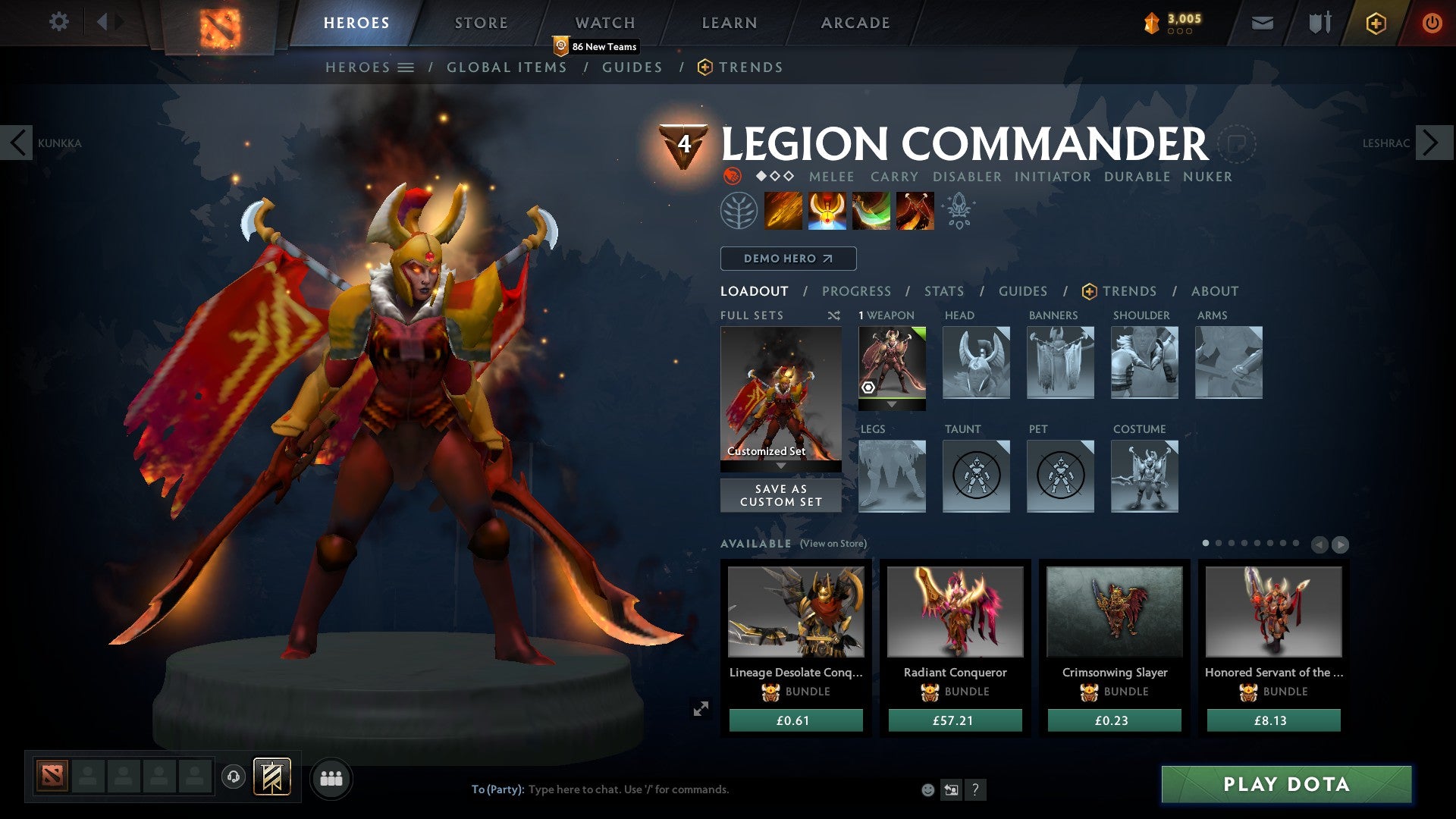This screenshot has height=819, width=1456.
Task: Open the Global Items menu item
Action: (x=507, y=67)
